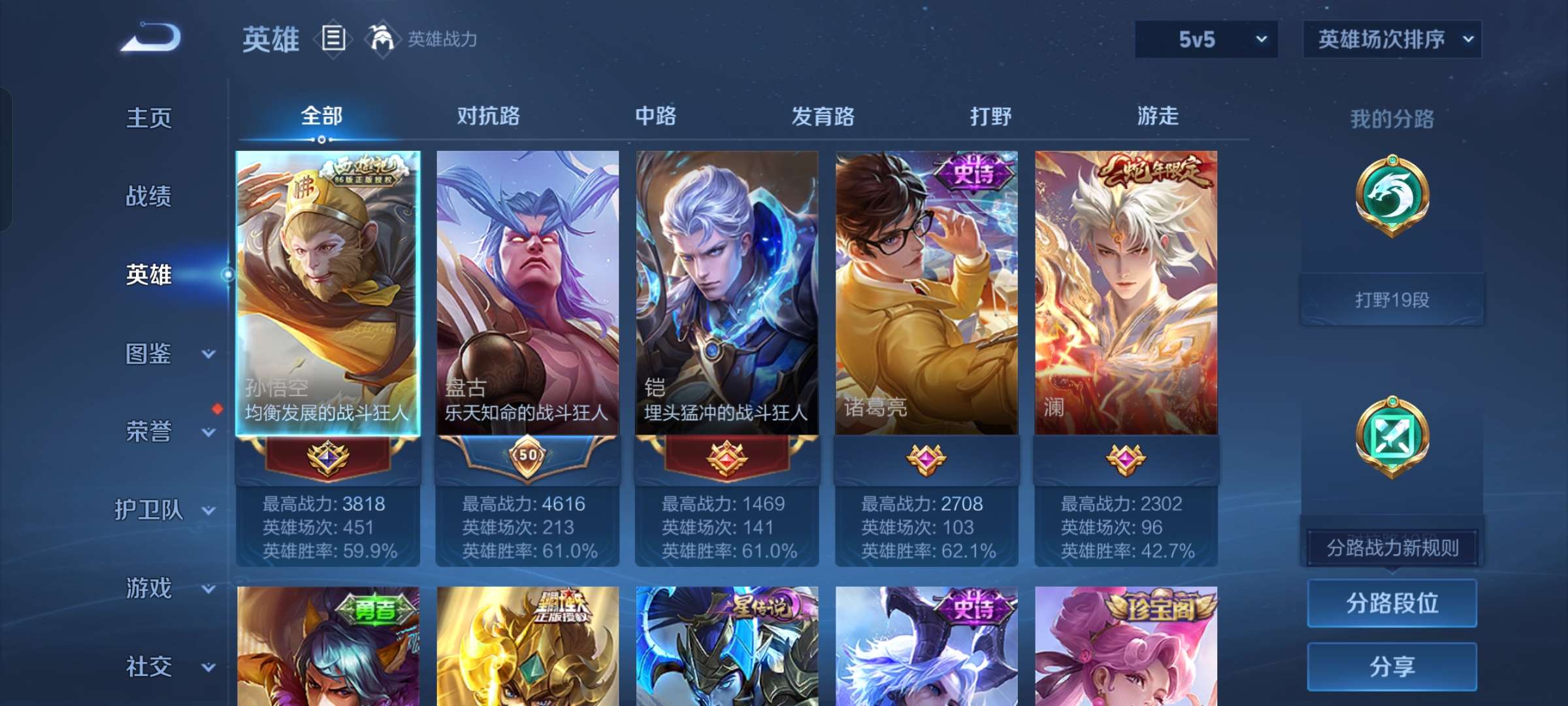Open the 5v5 mode dropdown

coord(1205,39)
